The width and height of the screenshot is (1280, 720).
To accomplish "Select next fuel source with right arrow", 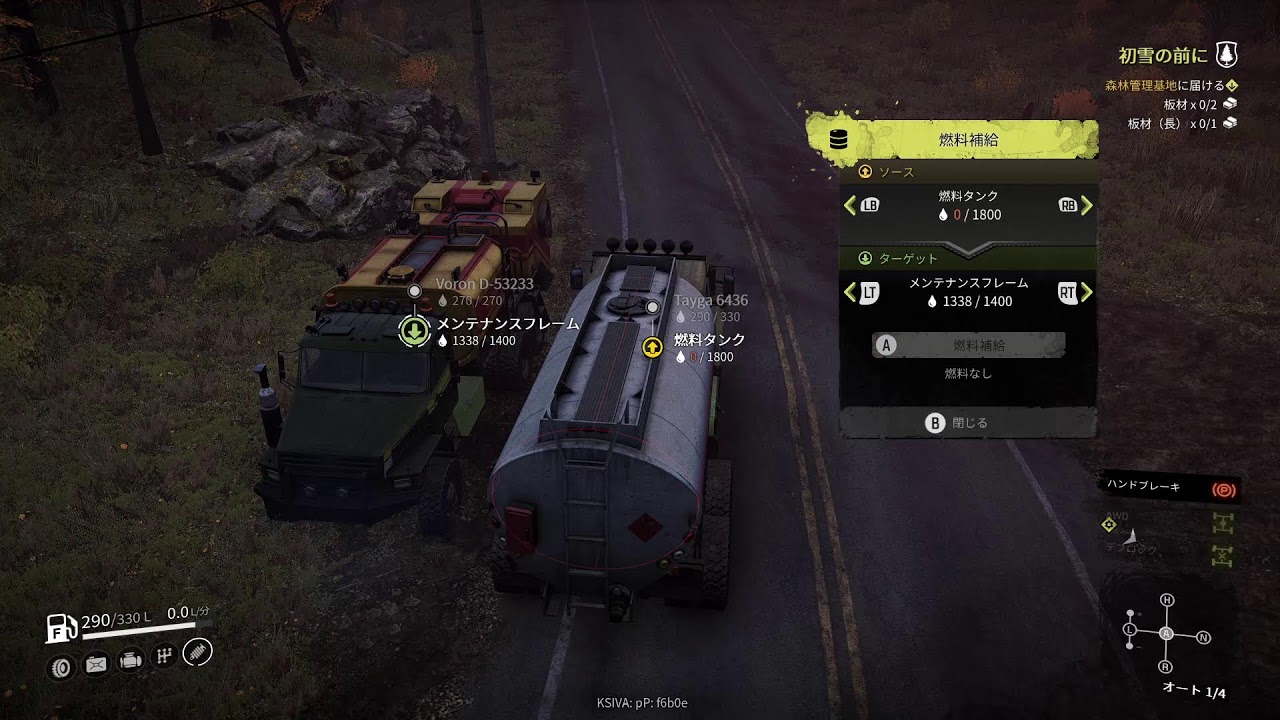I will point(1086,205).
